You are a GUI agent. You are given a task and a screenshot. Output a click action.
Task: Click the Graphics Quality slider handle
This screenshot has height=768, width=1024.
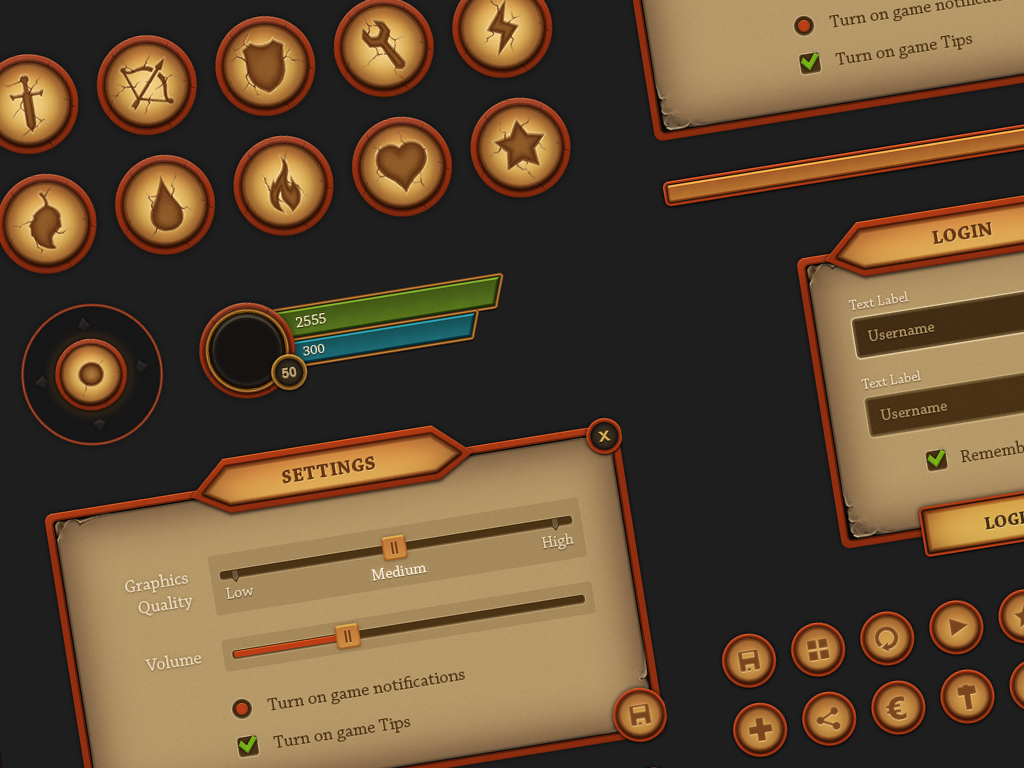coord(394,547)
